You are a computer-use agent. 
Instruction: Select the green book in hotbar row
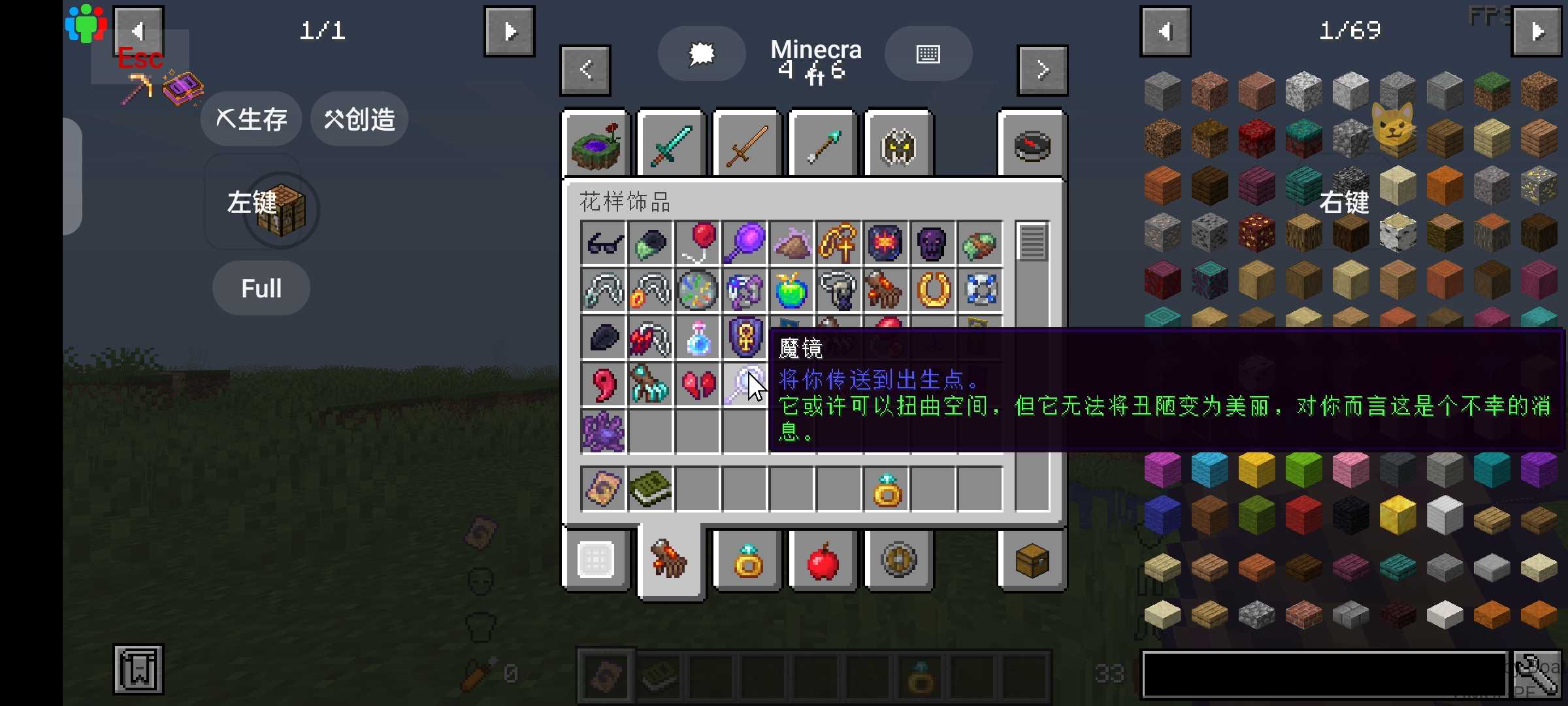pyautogui.click(x=651, y=489)
